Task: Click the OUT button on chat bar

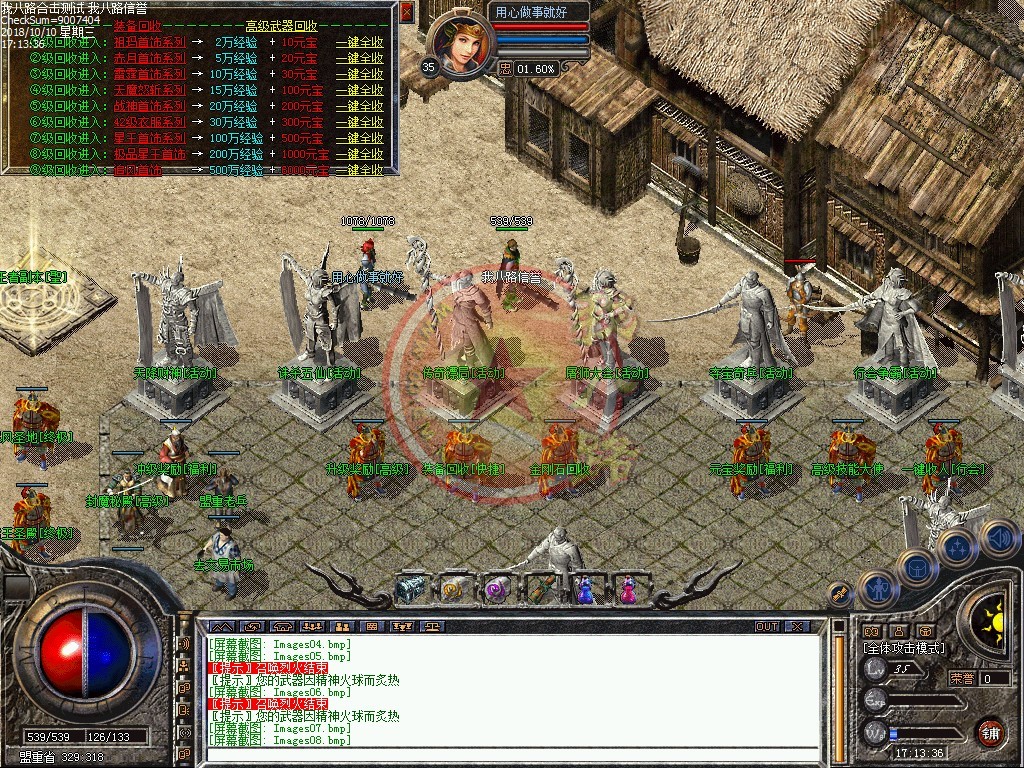Action: tap(766, 627)
